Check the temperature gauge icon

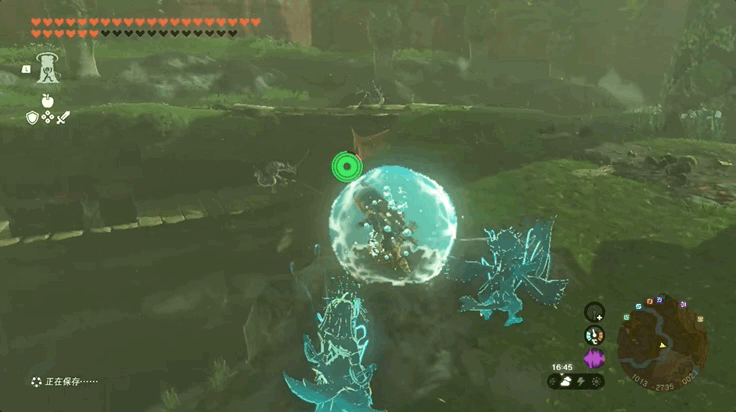point(594,335)
